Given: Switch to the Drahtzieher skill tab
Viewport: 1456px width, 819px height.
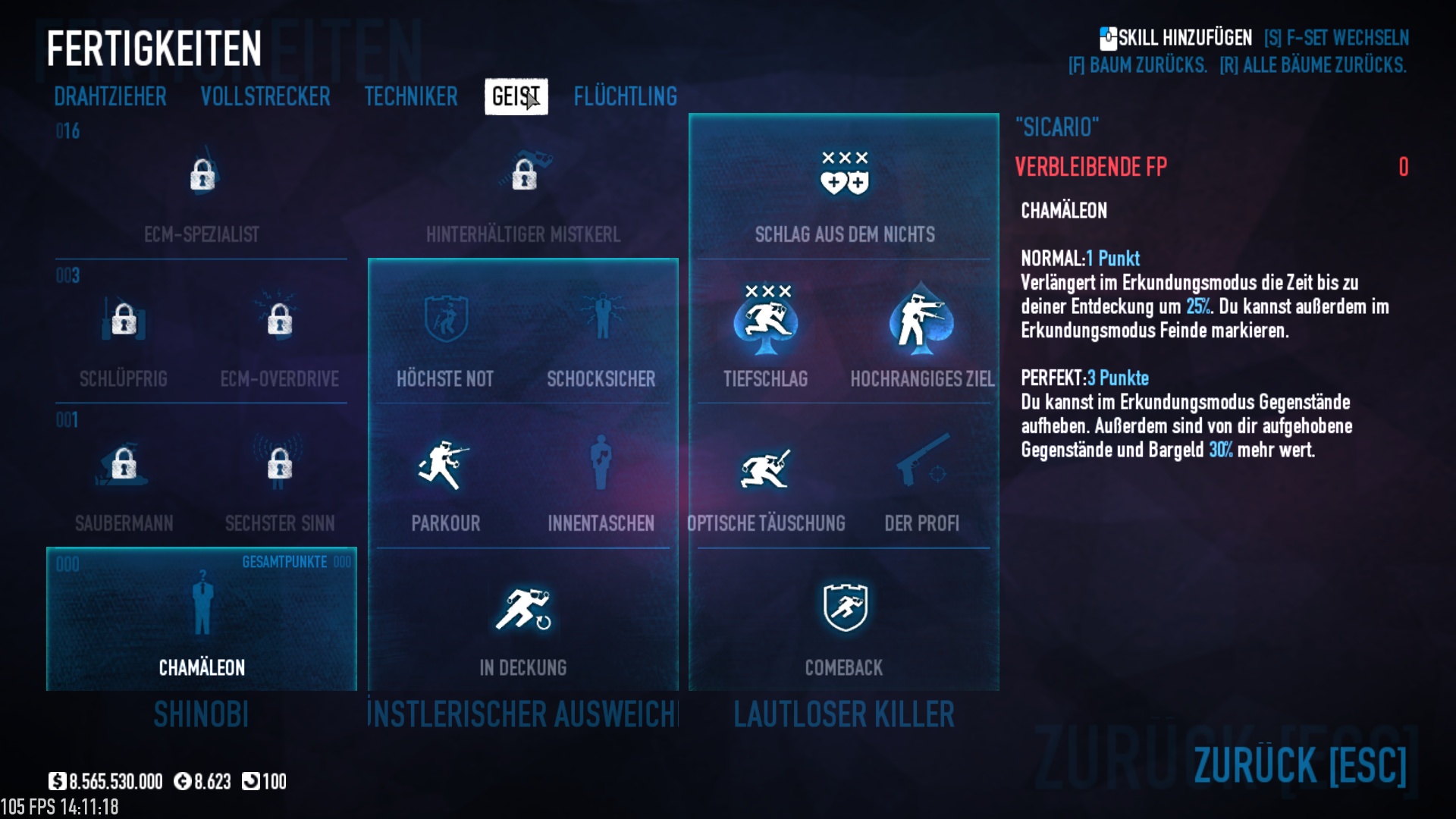Looking at the screenshot, I should click(110, 96).
